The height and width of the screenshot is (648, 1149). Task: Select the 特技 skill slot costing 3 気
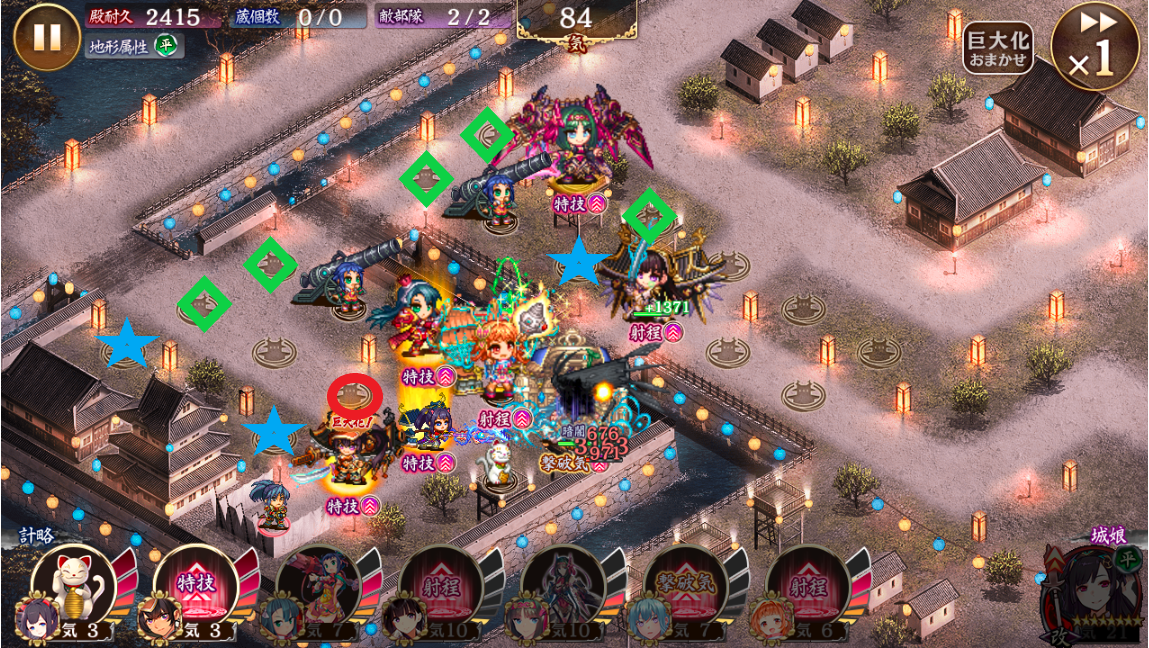tap(194, 587)
